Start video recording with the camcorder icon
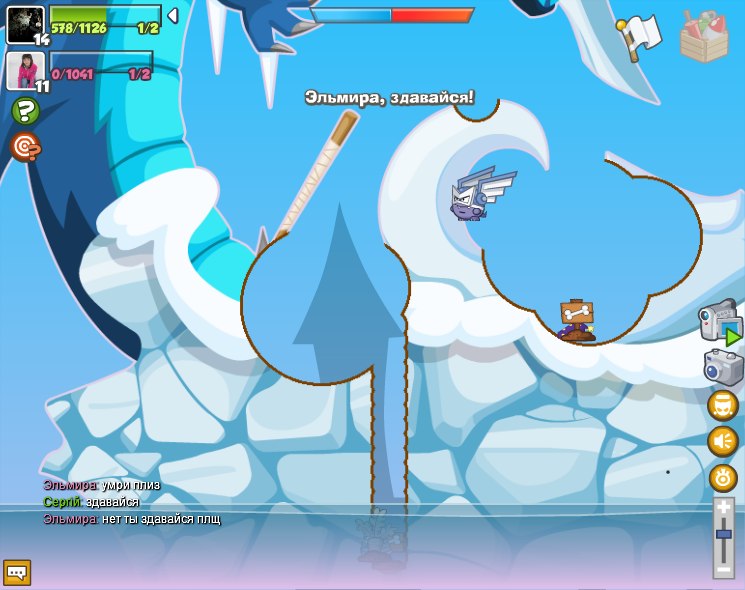The height and width of the screenshot is (590, 745). [721, 323]
